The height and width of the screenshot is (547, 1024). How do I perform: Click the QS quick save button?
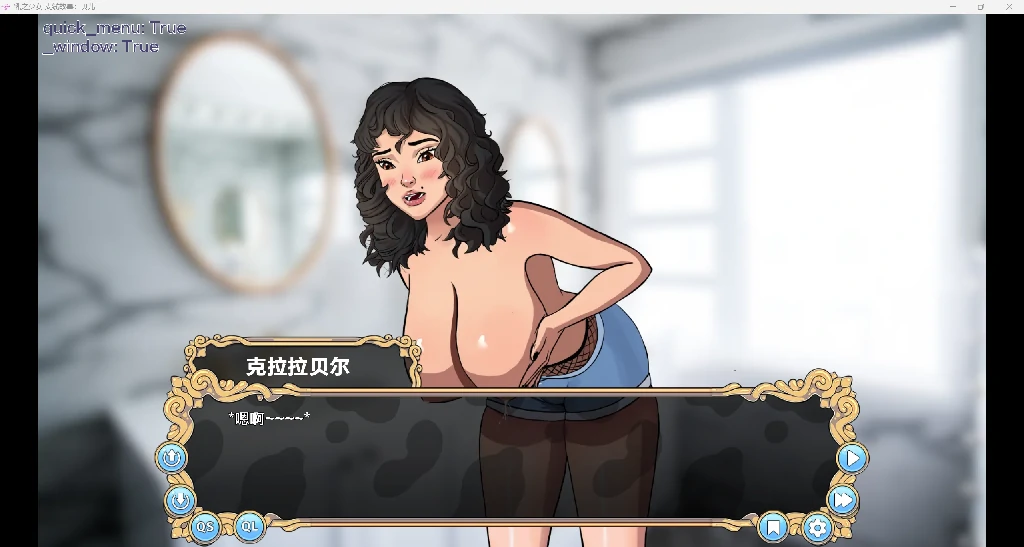[x=205, y=526]
